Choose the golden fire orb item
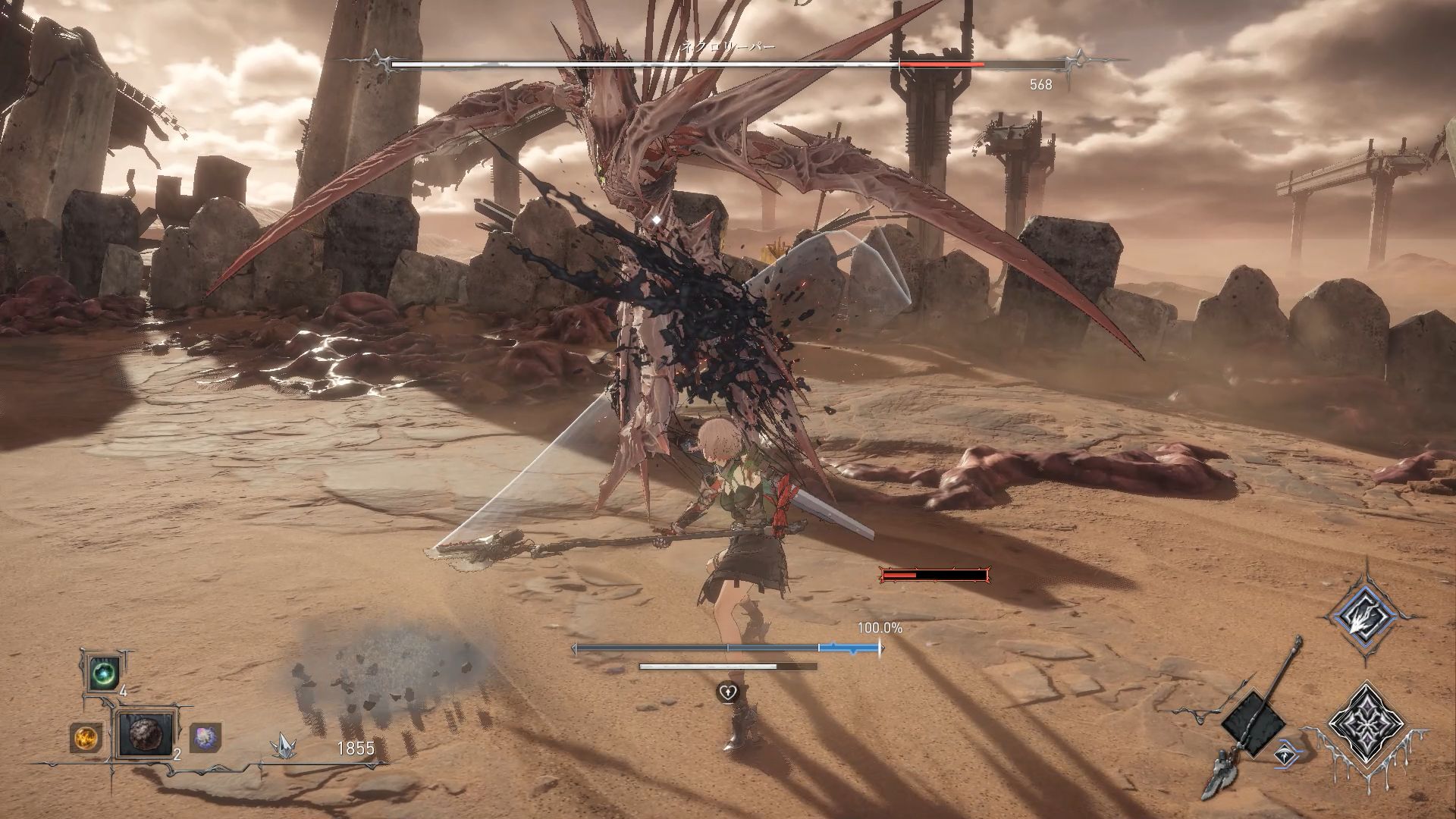 pos(85,736)
